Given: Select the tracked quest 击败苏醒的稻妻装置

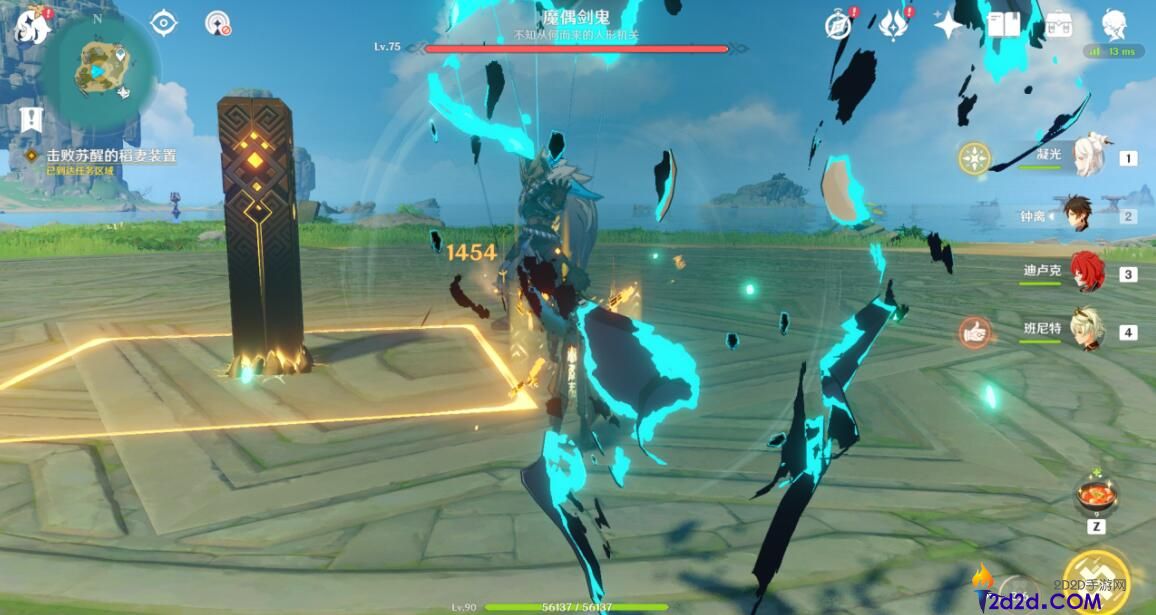Looking at the screenshot, I should [x=110, y=156].
